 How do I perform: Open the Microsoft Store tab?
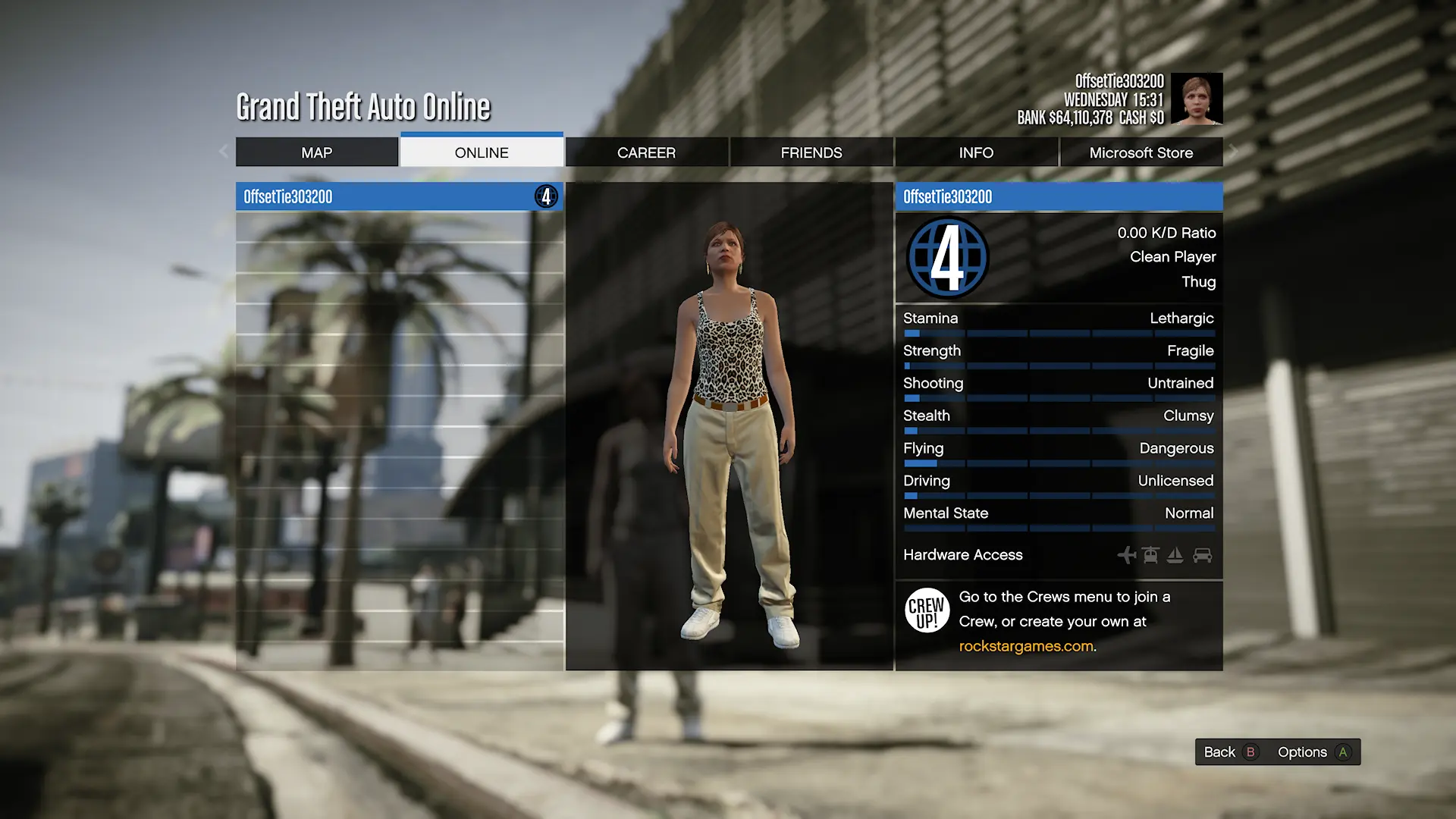[1141, 152]
